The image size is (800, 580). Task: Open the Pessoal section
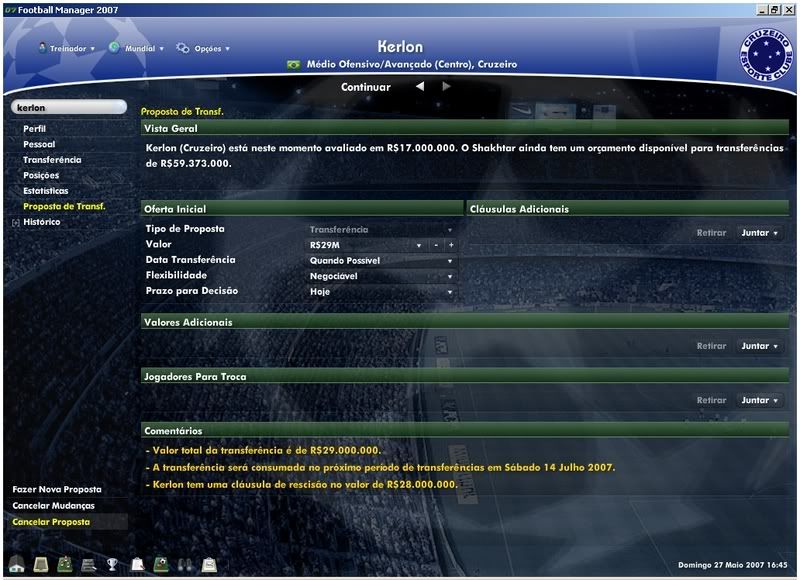(39, 145)
